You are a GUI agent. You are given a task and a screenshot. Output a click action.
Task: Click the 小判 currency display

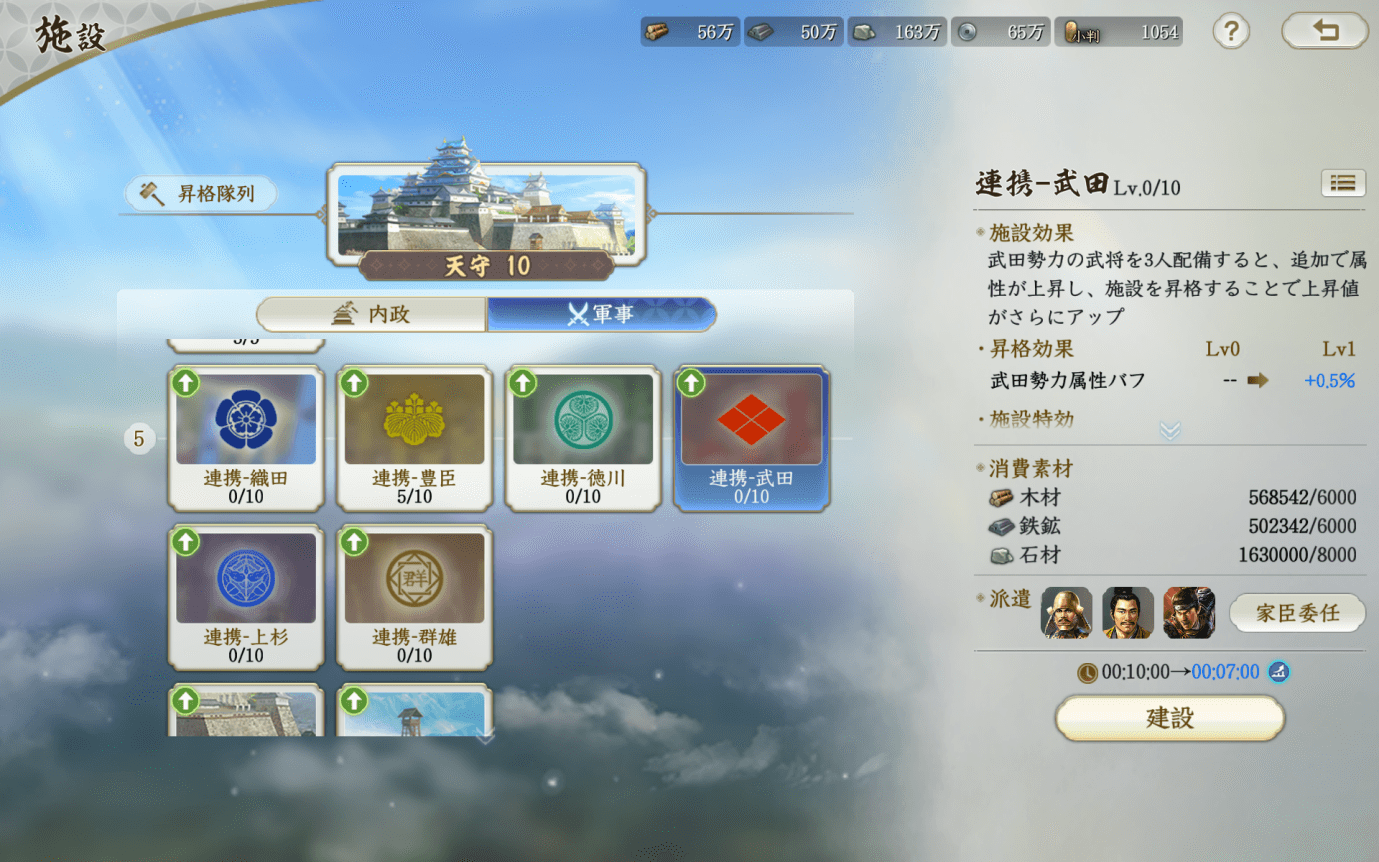[1118, 31]
